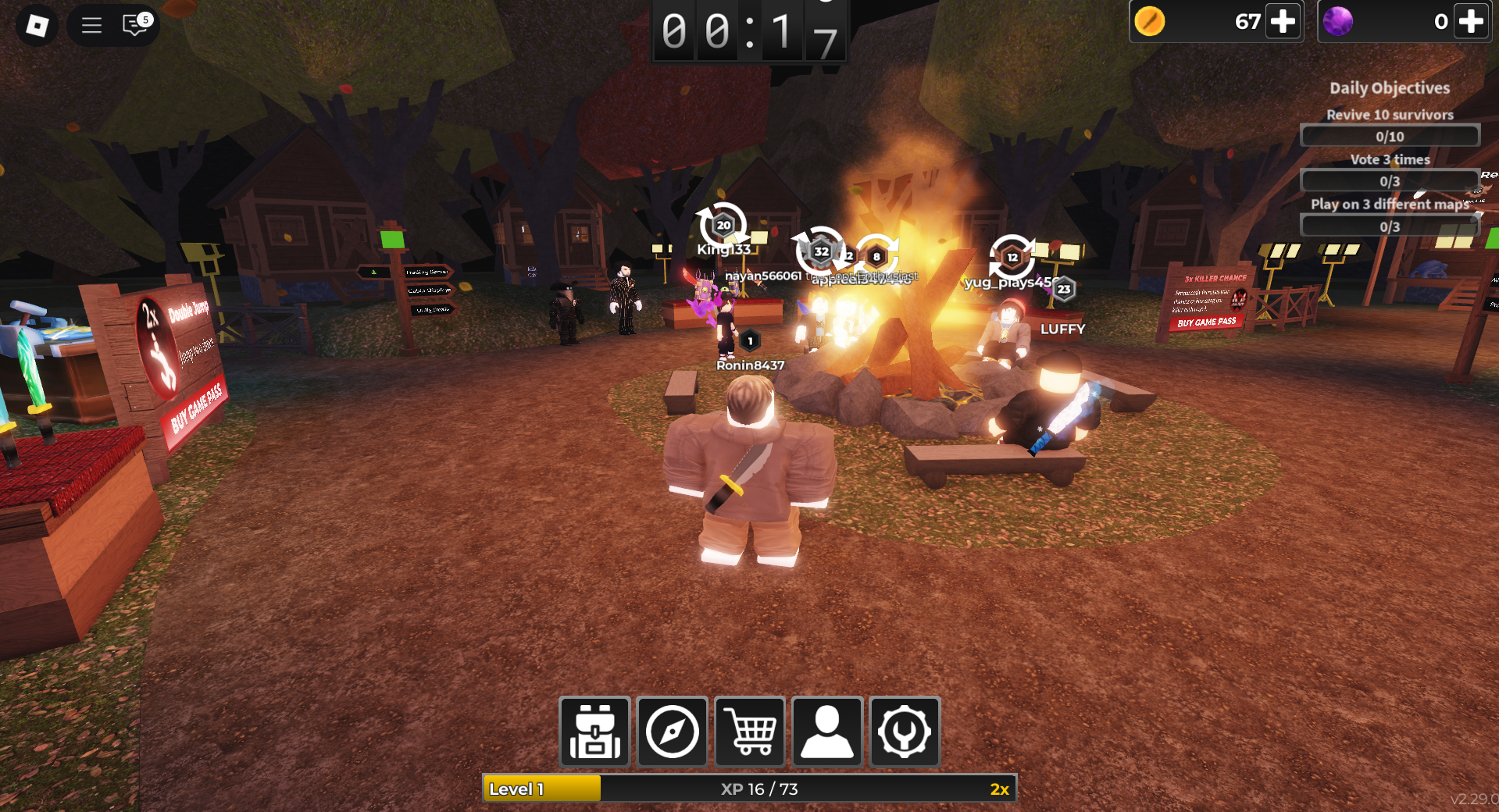Click the Roblox logo
Image resolution: width=1499 pixels, height=812 pixels.
[36, 25]
